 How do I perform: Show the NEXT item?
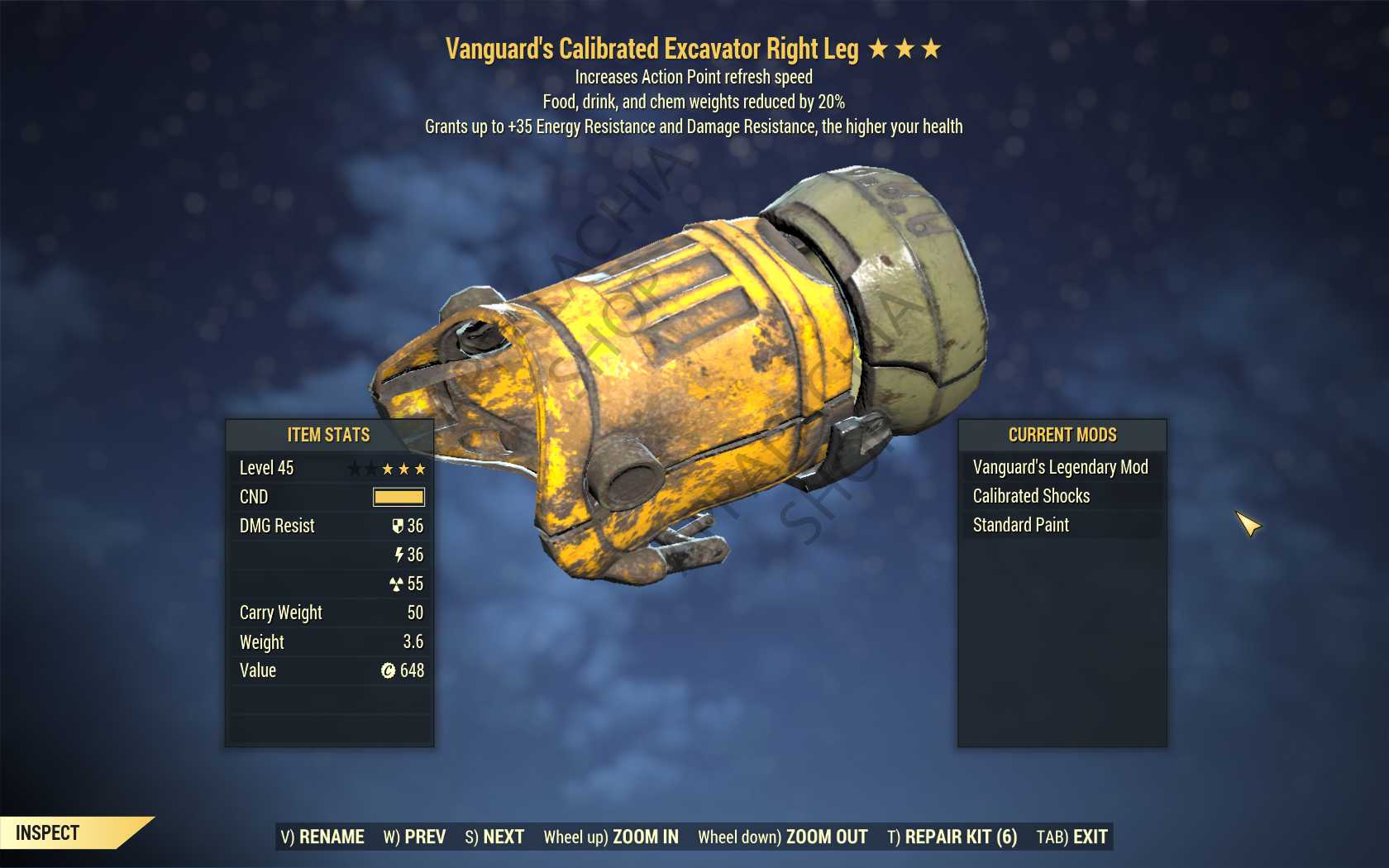click(x=494, y=837)
